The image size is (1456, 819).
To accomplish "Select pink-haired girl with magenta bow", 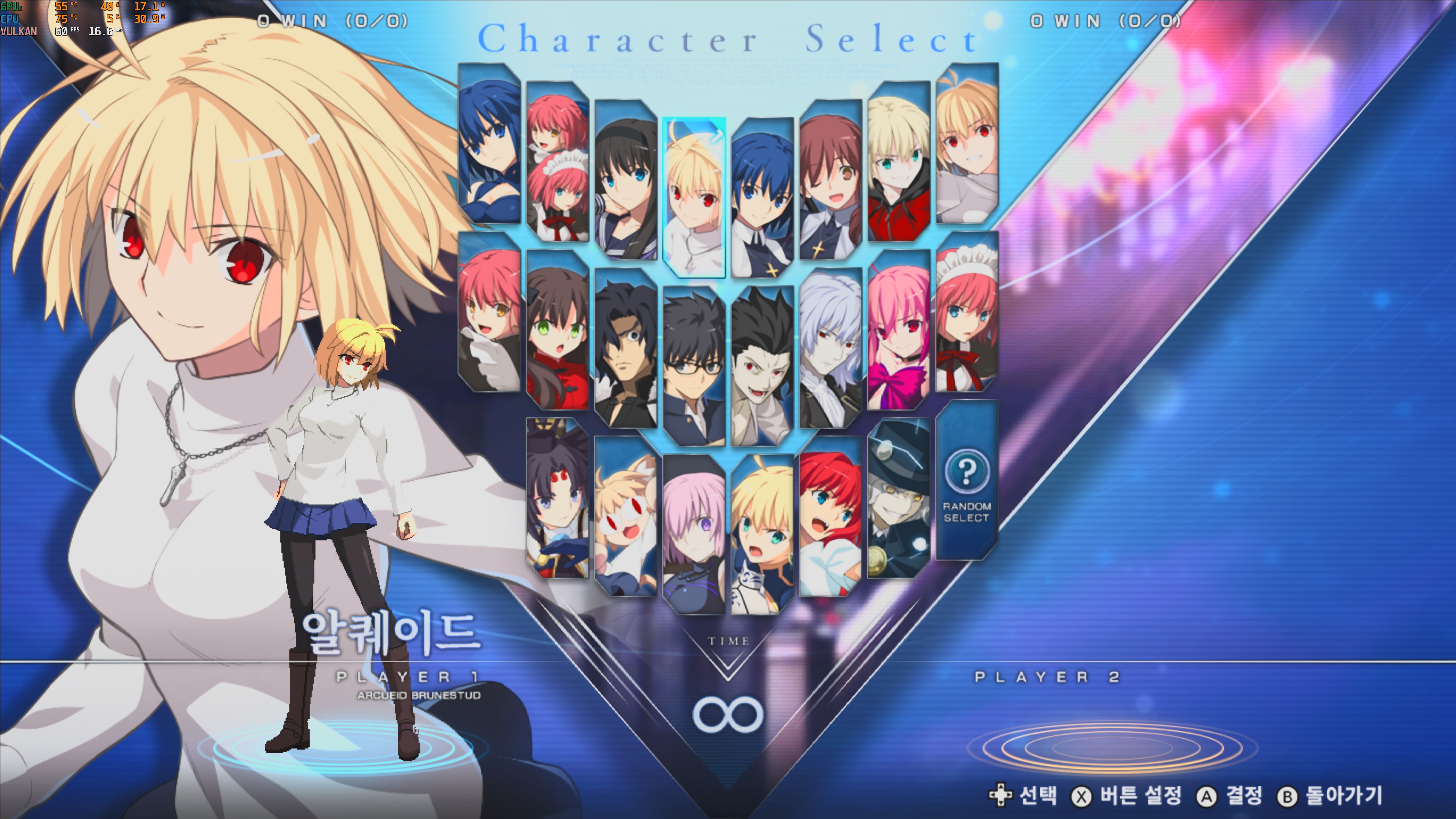I will (x=899, y=330).
